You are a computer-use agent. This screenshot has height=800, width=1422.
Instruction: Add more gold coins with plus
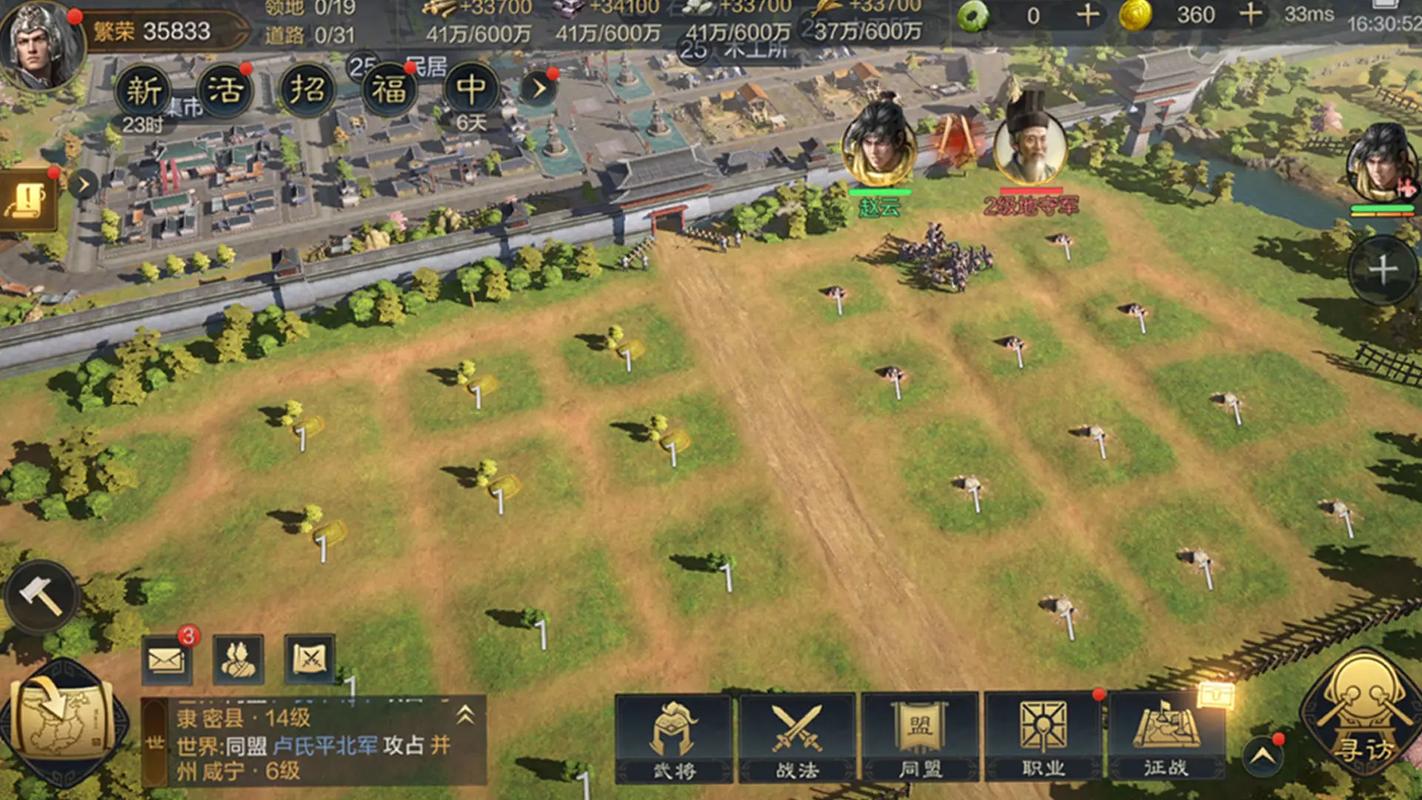1250,14
